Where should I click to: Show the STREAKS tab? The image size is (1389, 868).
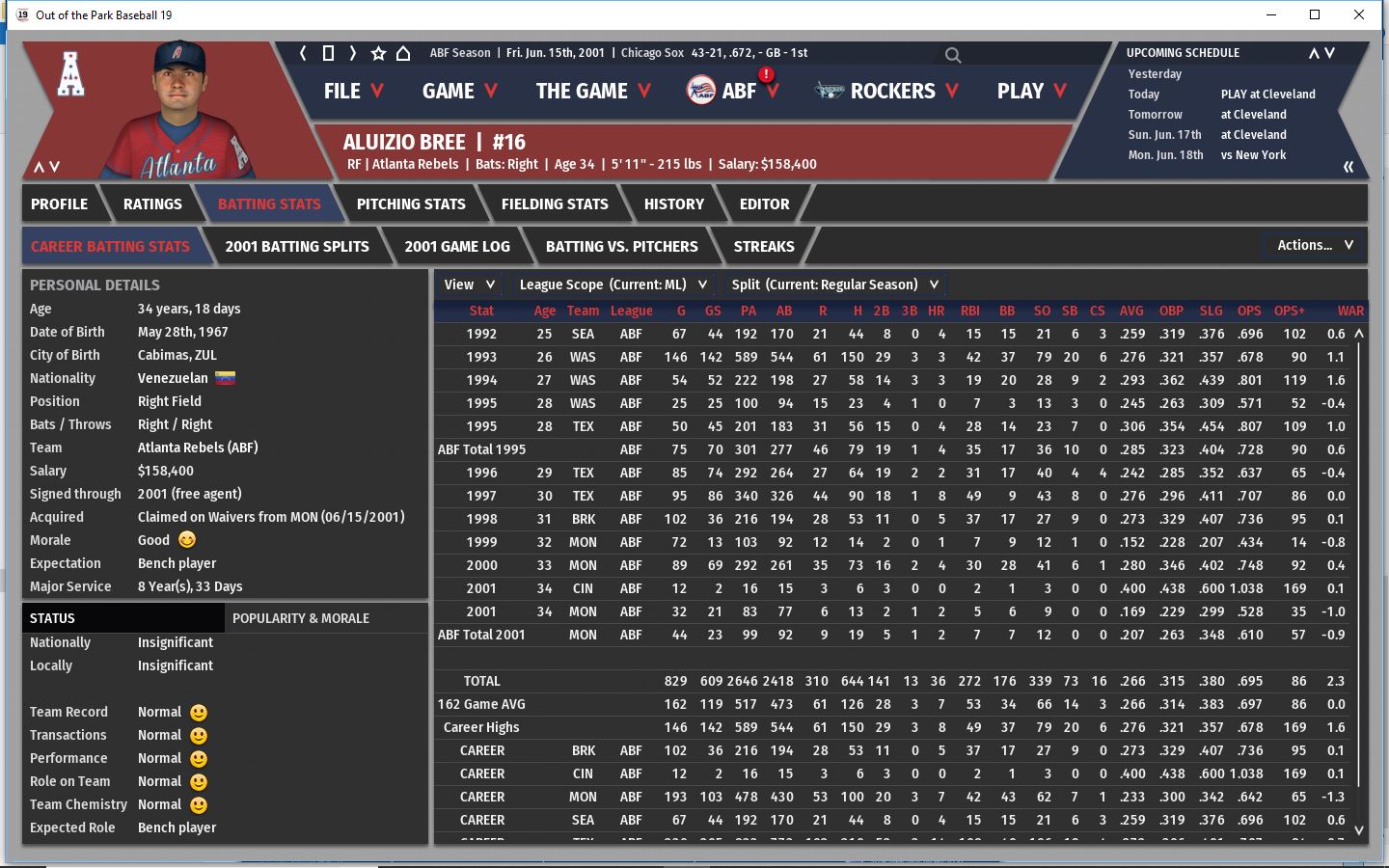[x=764, y=247]
